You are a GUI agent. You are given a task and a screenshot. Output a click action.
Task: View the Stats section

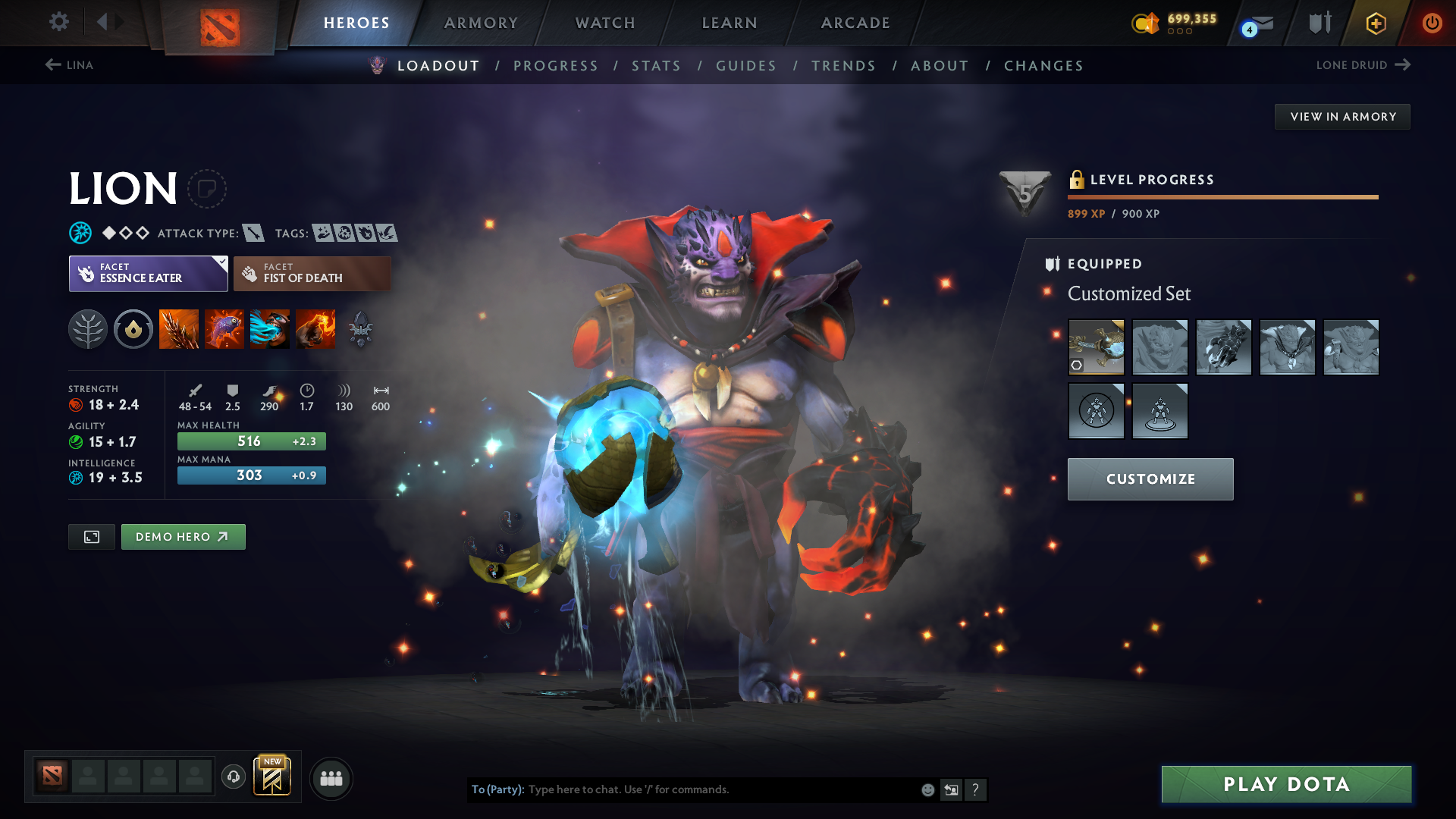pyautogui.click(x=657, y=66)
